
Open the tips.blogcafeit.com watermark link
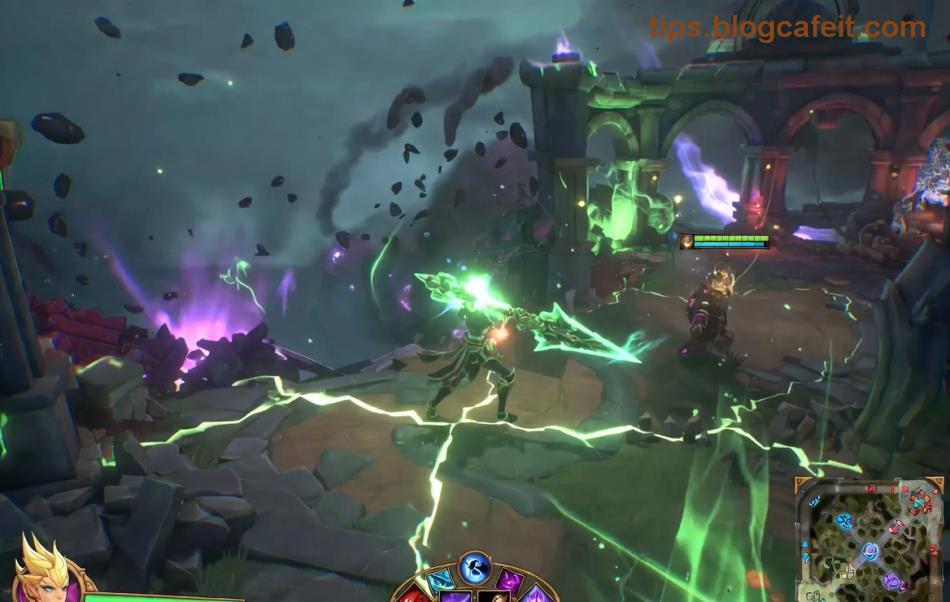[x=787, y=27]
